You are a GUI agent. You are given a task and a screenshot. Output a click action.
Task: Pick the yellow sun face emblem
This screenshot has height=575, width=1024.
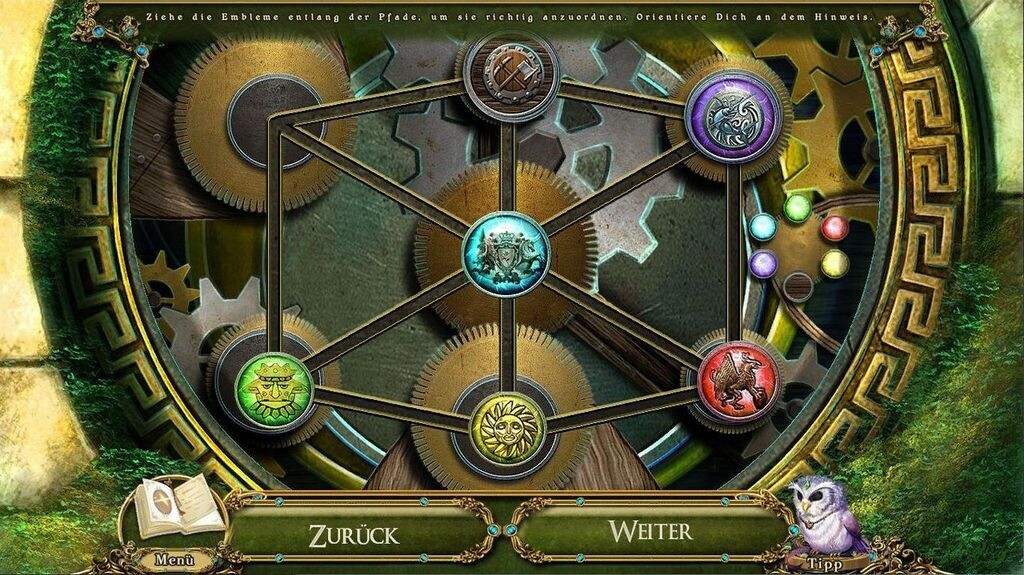506,429
